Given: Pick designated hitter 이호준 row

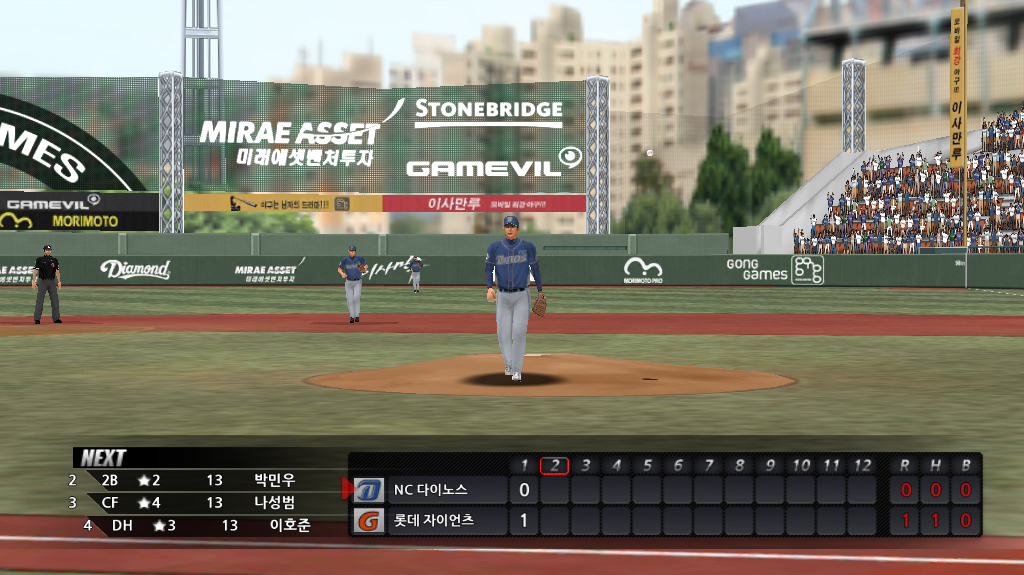Looking at the screenshot, I should point(290,525).
